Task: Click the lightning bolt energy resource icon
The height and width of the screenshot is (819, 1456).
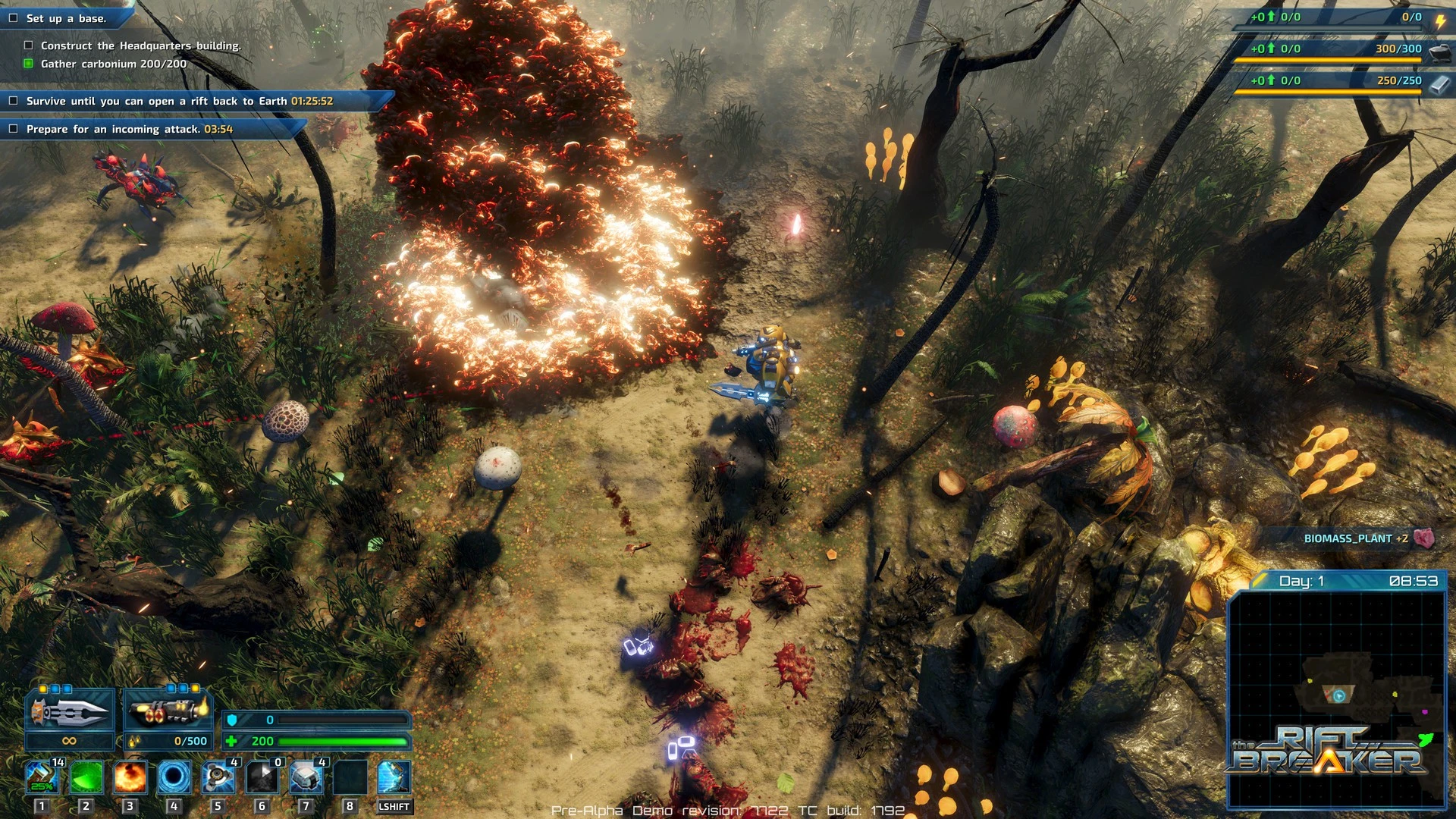Action: 1440,21
